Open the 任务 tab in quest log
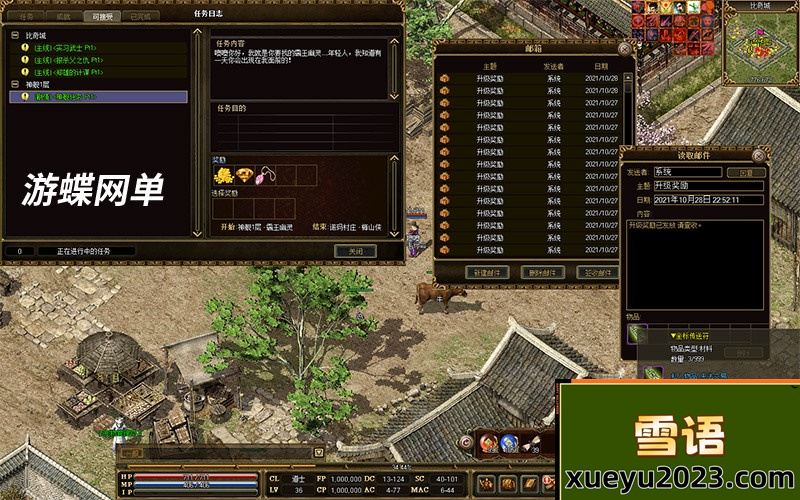 [x=26, y=16]
